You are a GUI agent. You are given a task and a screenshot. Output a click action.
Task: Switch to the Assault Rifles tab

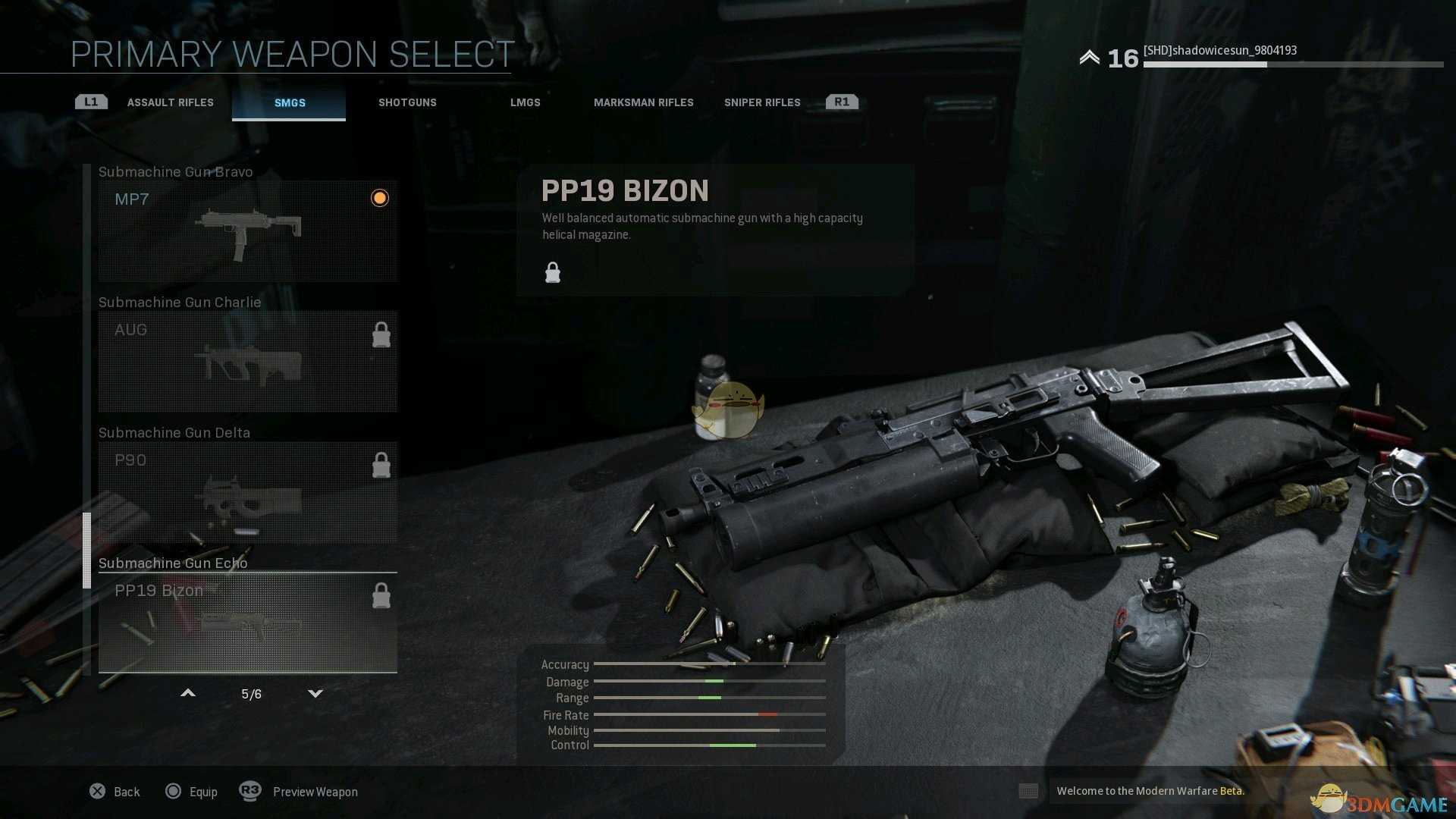pos(170,102)
